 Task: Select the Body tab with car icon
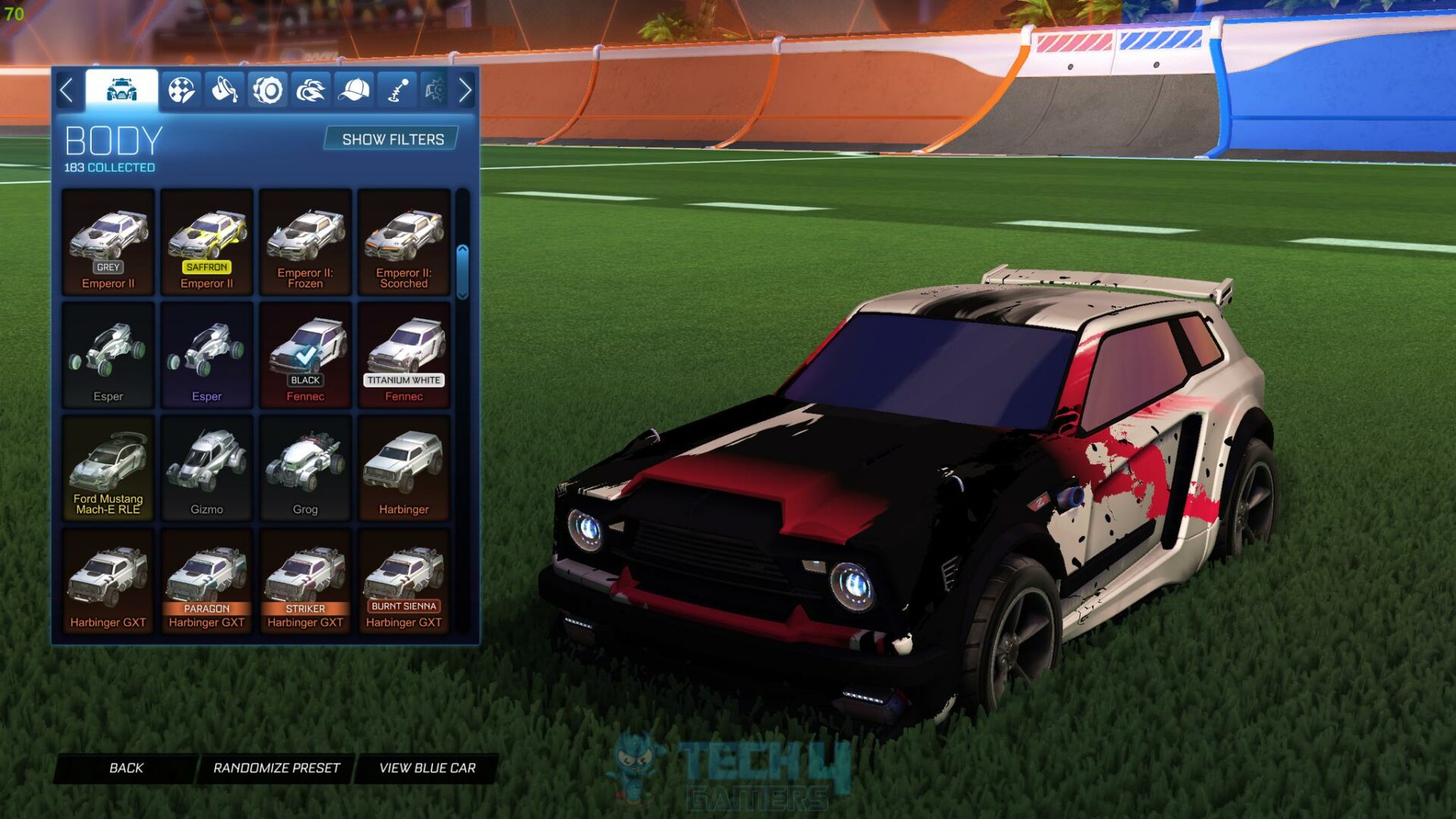(121, 89)
